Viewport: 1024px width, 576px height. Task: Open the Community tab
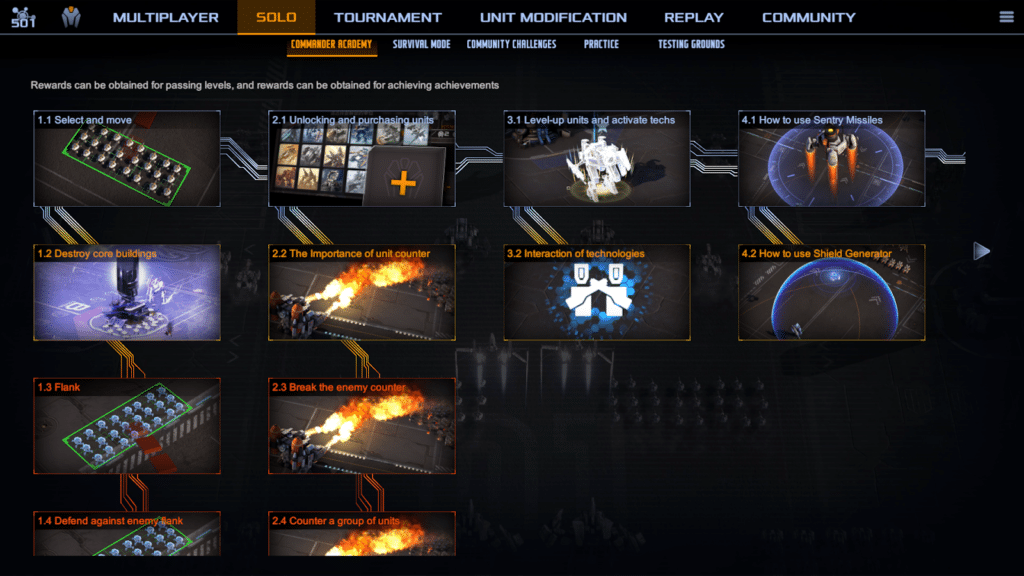point(808,17)
